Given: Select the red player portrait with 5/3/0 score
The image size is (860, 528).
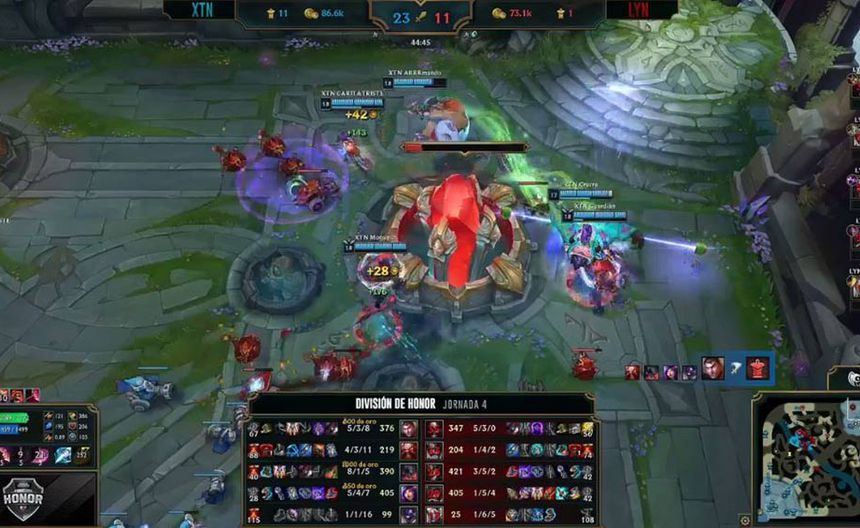Looking at the screenshot, I should pyautogui.click(x=435, y=429).
